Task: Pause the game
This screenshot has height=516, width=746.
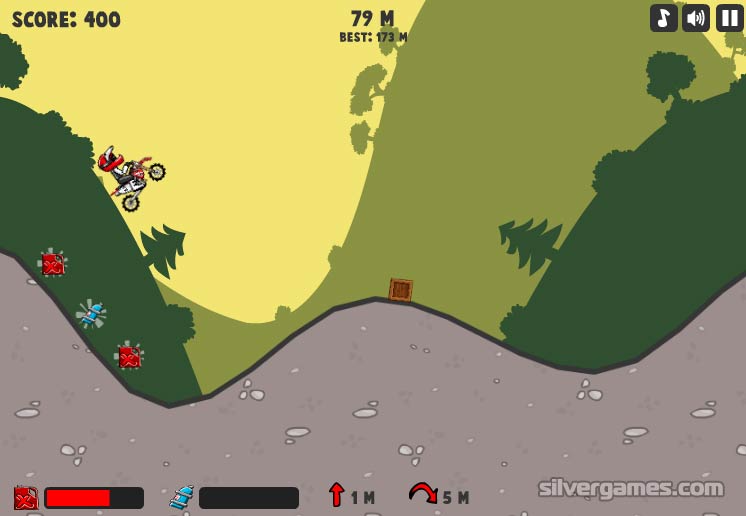Action: [729, 18]
